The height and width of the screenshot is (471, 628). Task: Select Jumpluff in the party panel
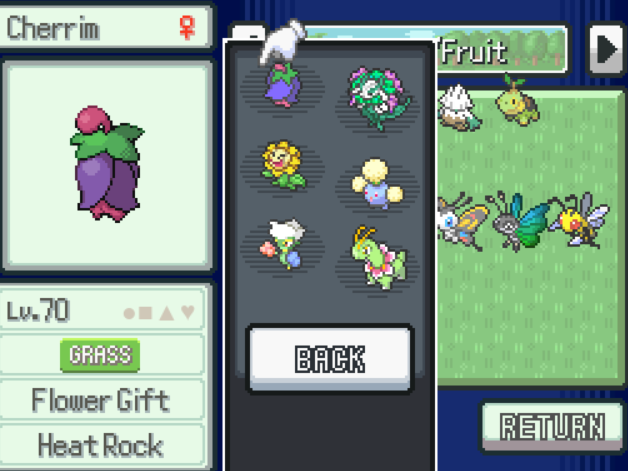pos(373,182)
